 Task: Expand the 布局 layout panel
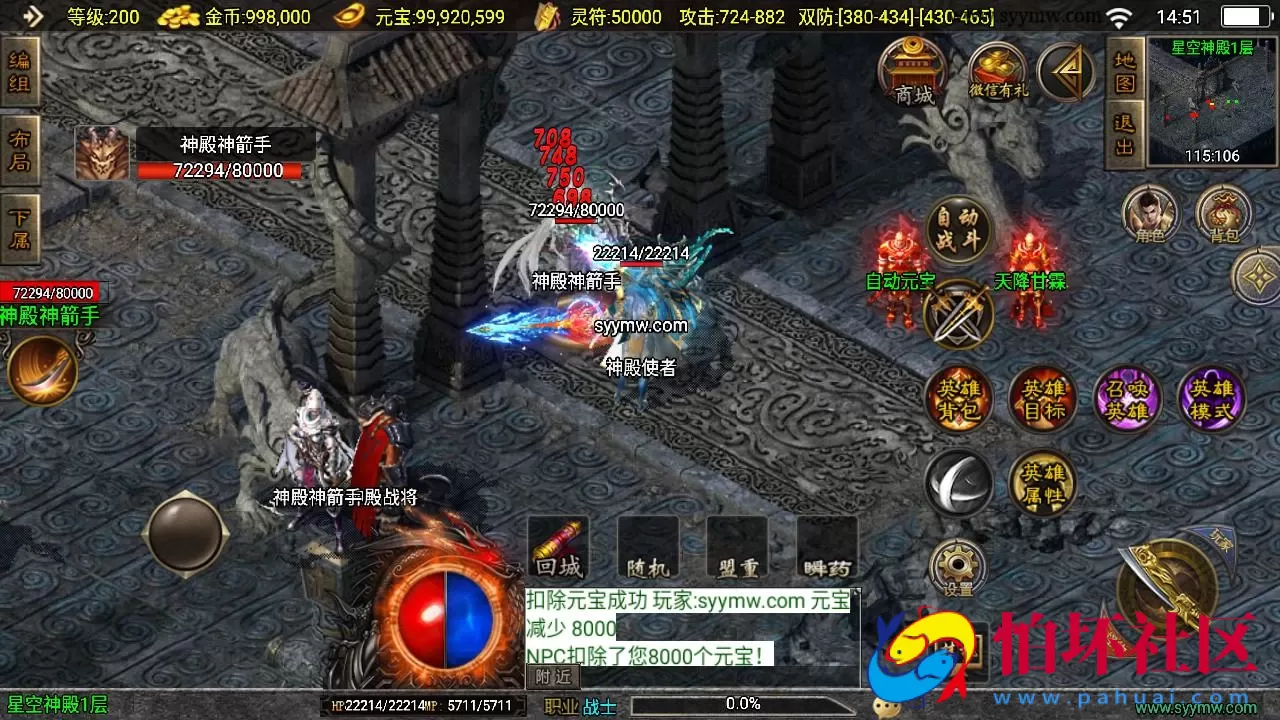point(21,148)
